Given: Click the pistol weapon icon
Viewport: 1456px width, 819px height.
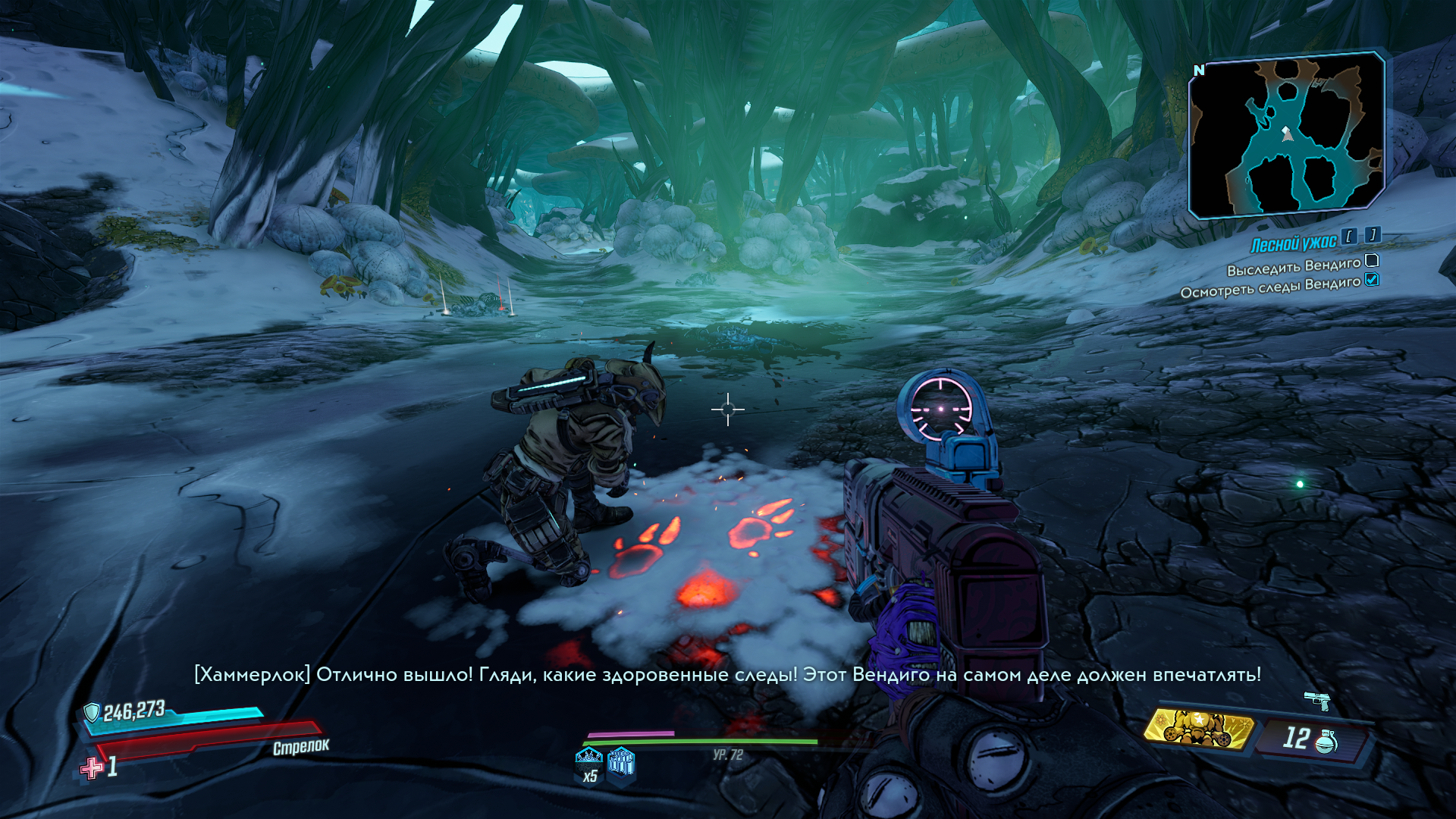Looking at the screenshot, I should (x=1317, y=701).
